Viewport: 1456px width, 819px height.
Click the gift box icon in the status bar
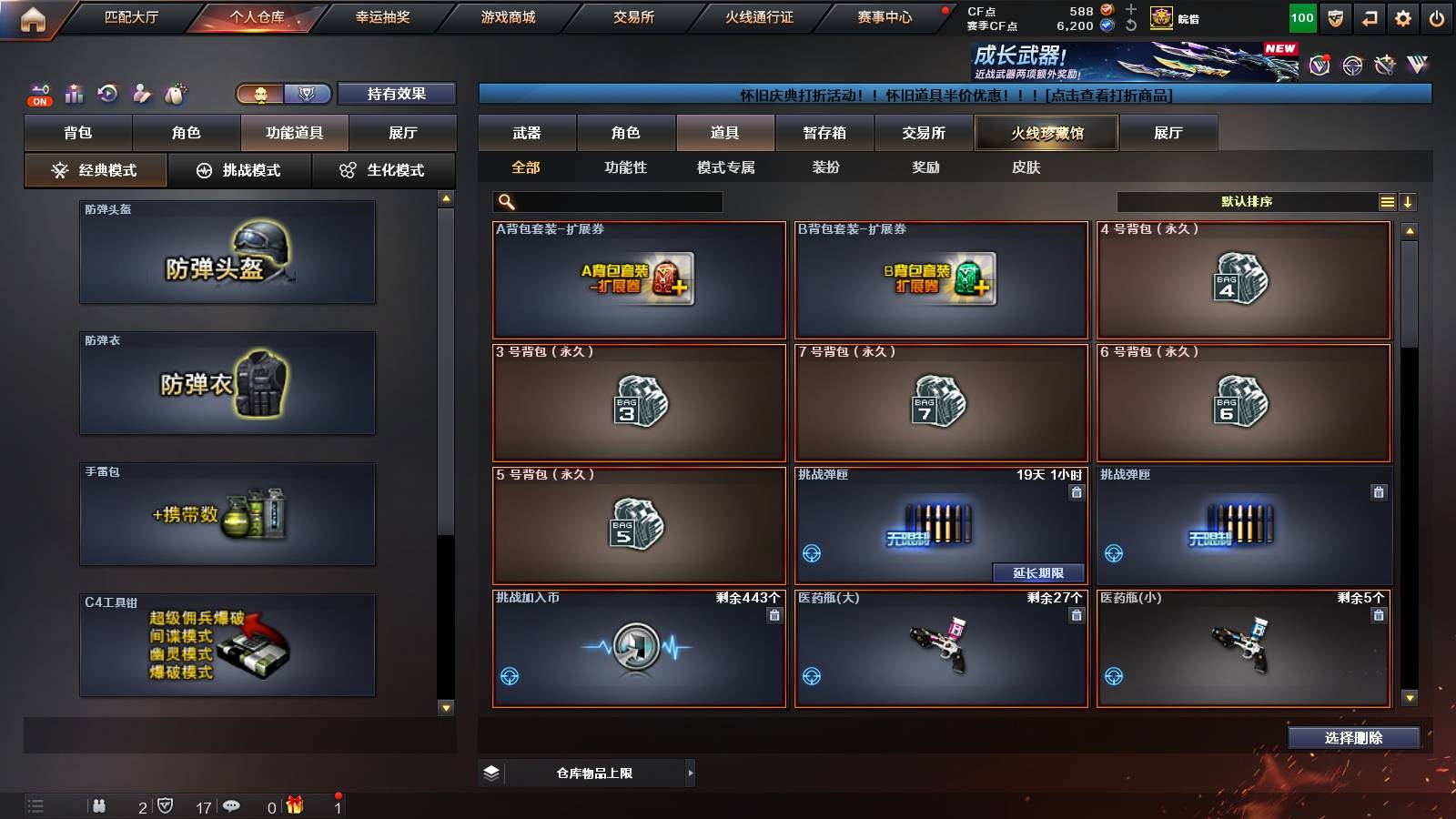[294, 804]
